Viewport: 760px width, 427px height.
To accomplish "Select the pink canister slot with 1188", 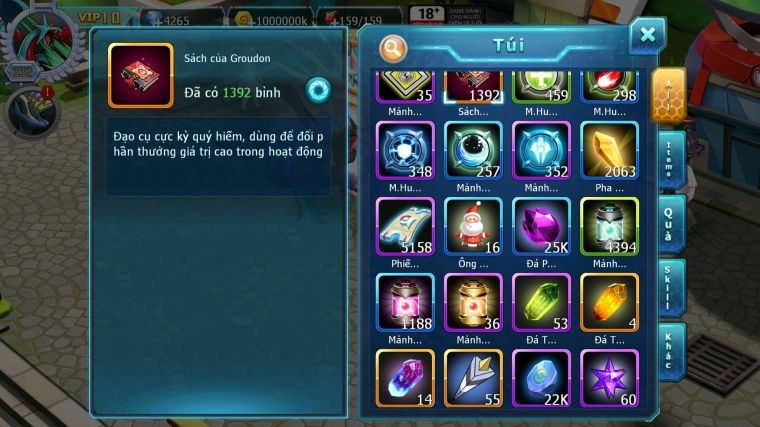I will (405, 302).
